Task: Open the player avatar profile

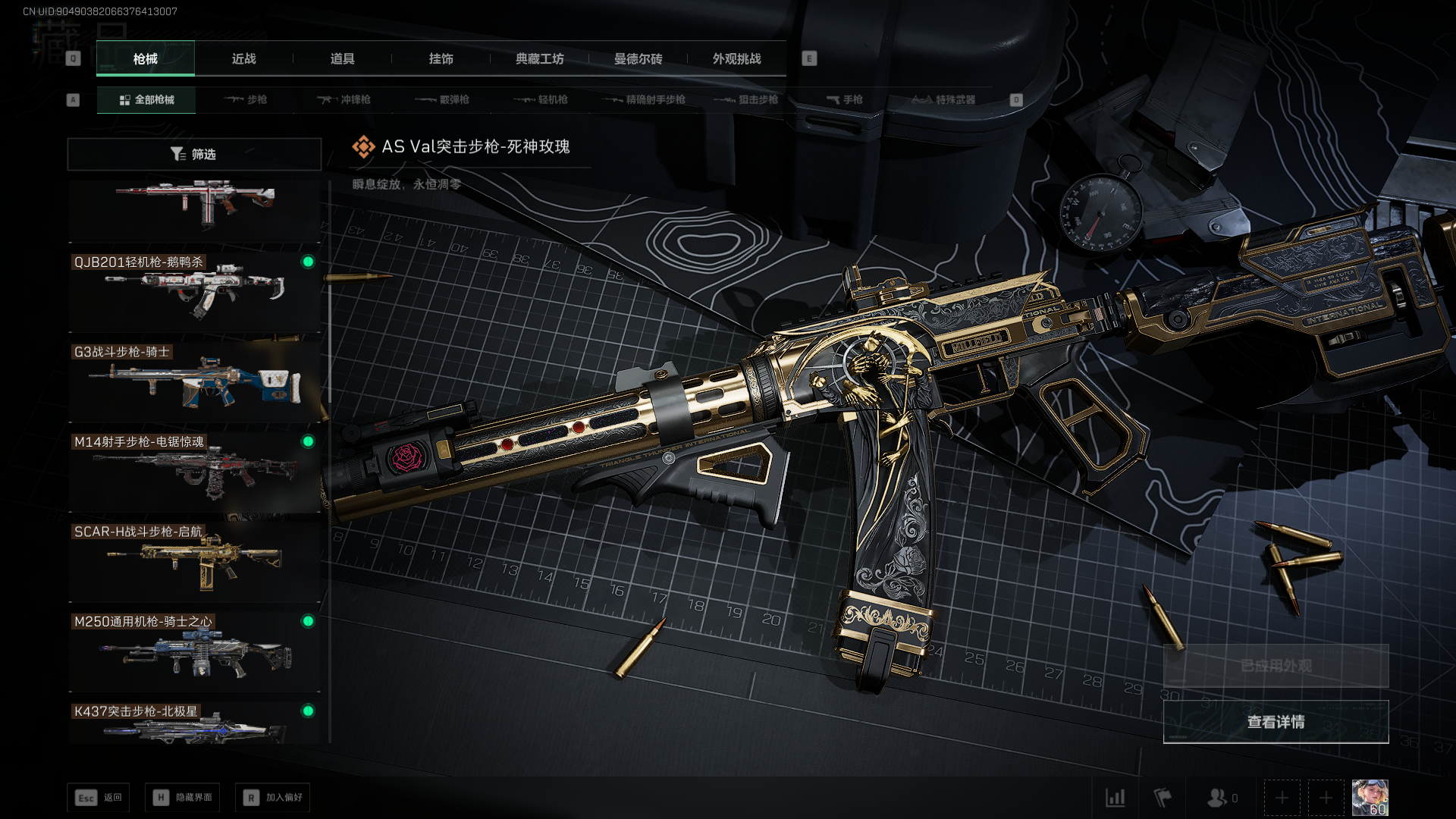Action: [x=1370, y=798]
